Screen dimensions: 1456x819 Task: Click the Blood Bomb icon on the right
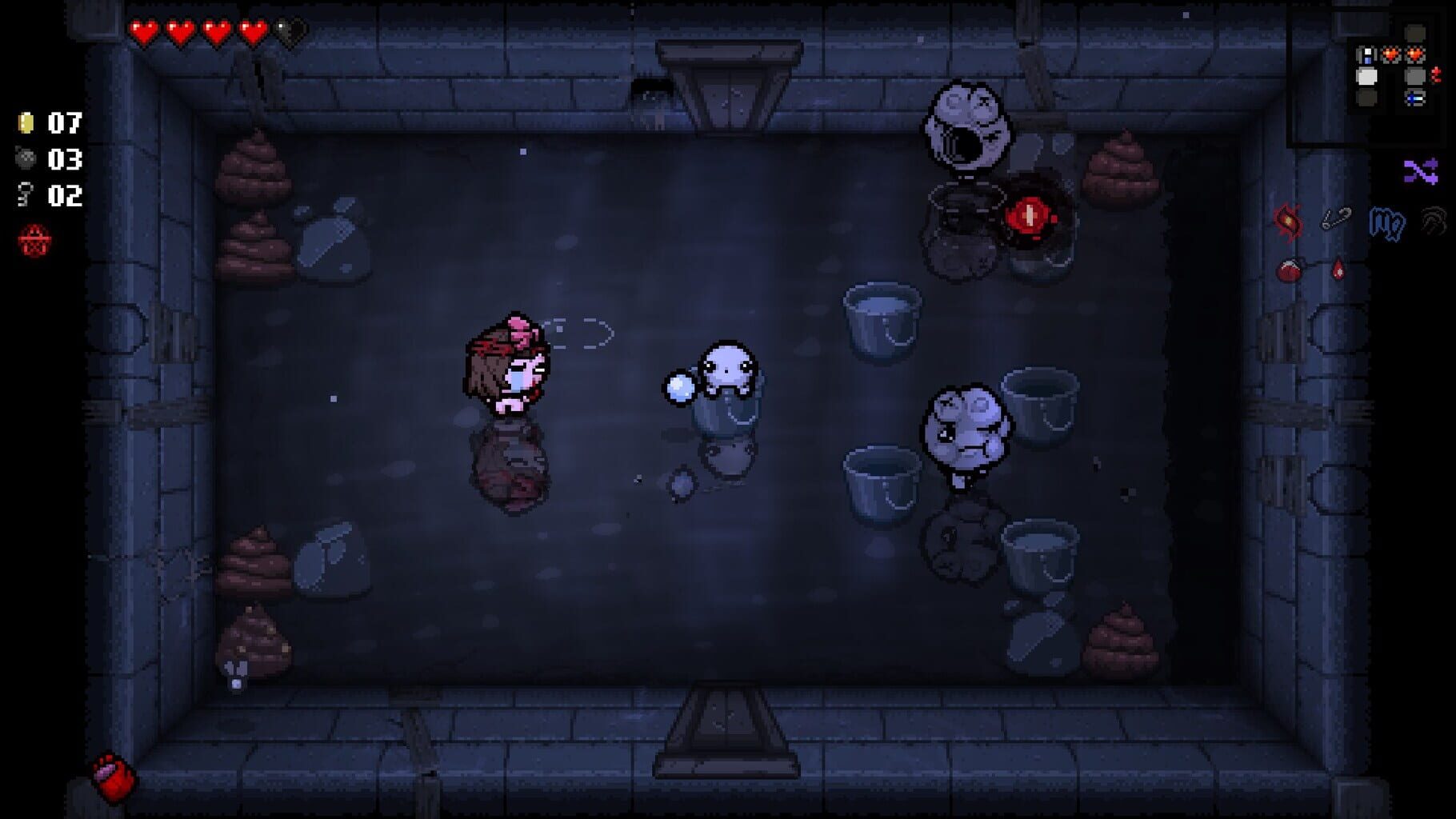(1289, 270)
